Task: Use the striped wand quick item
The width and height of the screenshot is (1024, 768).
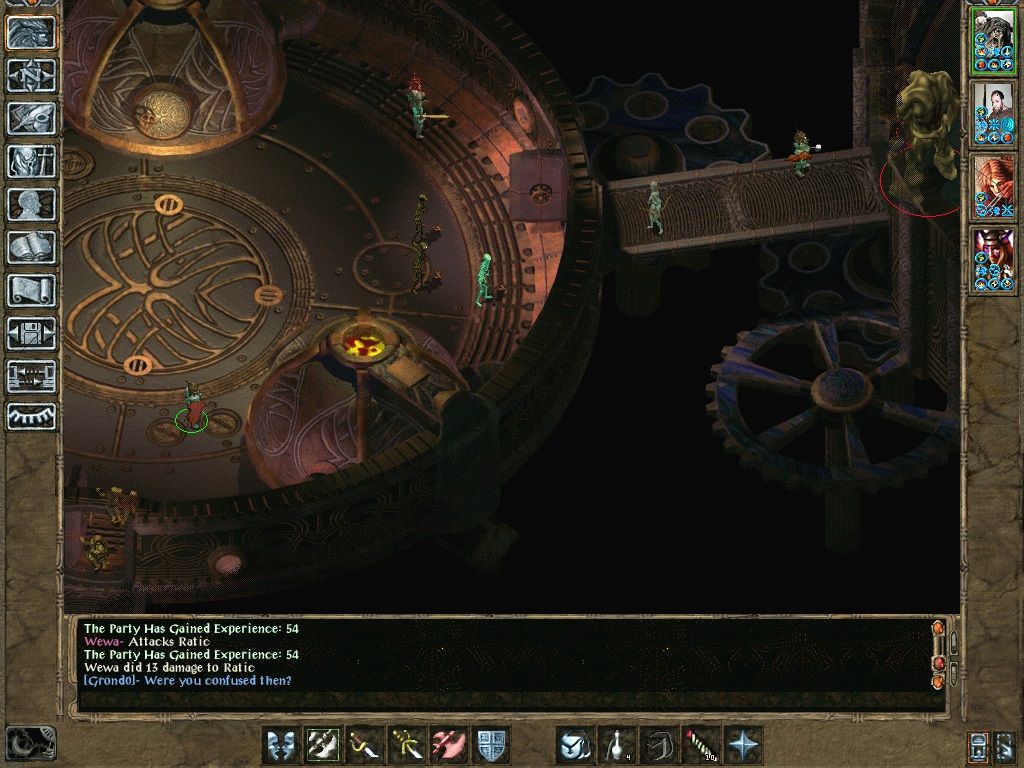Action: click(x=701, y=745)
